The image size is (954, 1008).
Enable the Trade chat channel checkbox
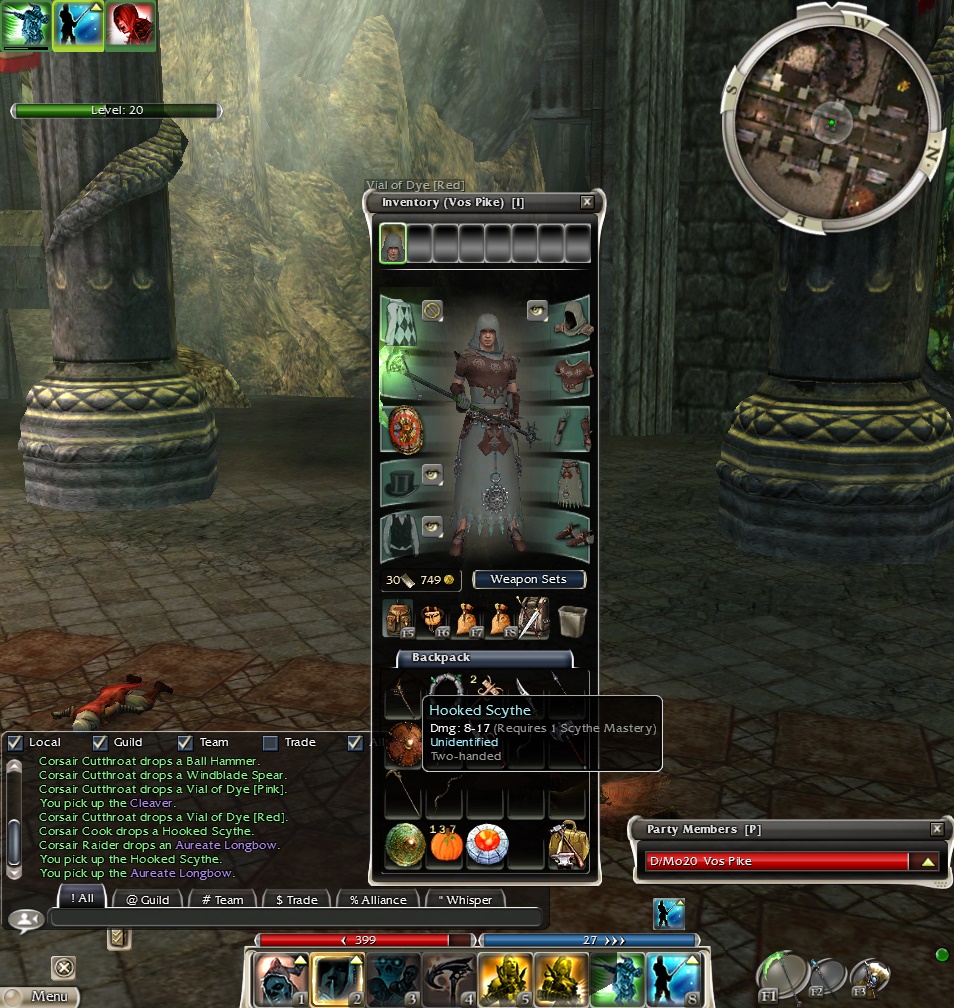pyautogui.click(x=270, y=742)
